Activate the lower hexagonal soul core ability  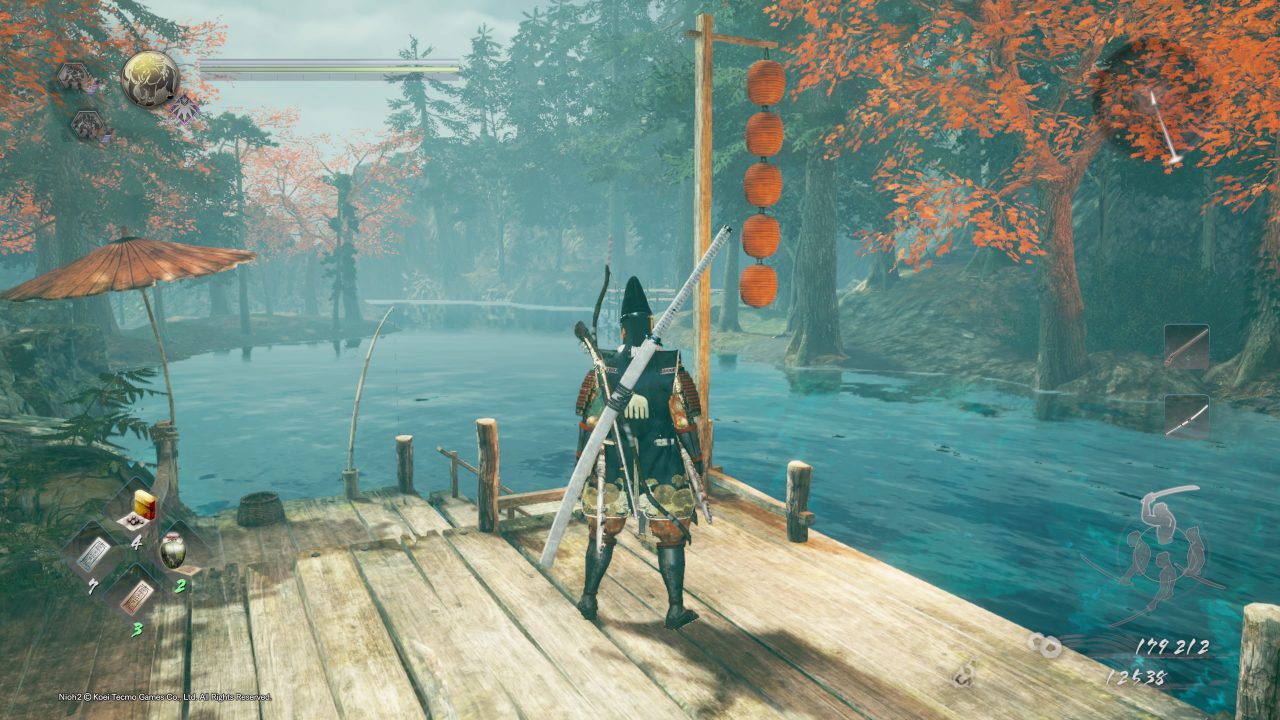[86, 125]
